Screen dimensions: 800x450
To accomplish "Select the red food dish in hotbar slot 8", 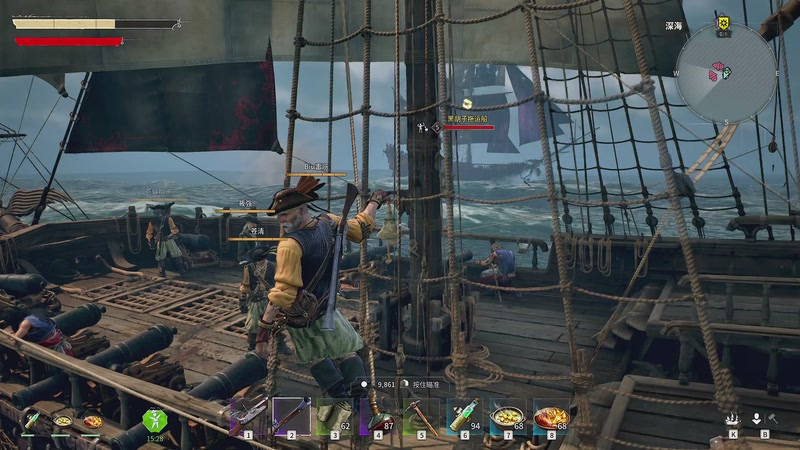I will (551, 414).
